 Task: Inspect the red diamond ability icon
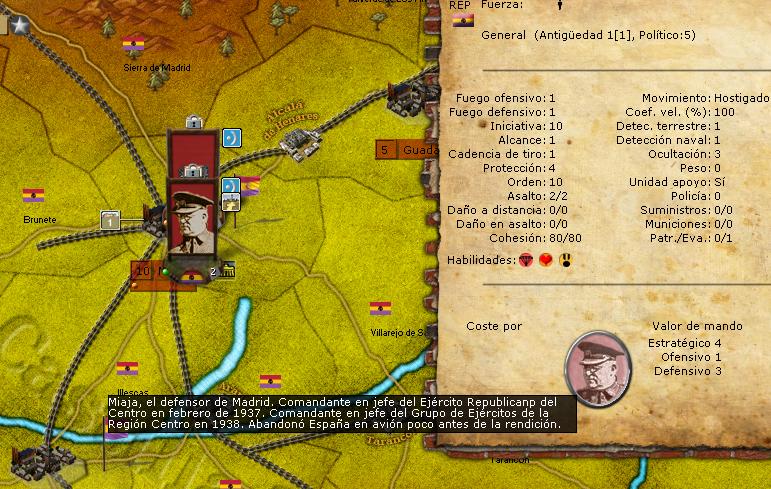point(527,260)
